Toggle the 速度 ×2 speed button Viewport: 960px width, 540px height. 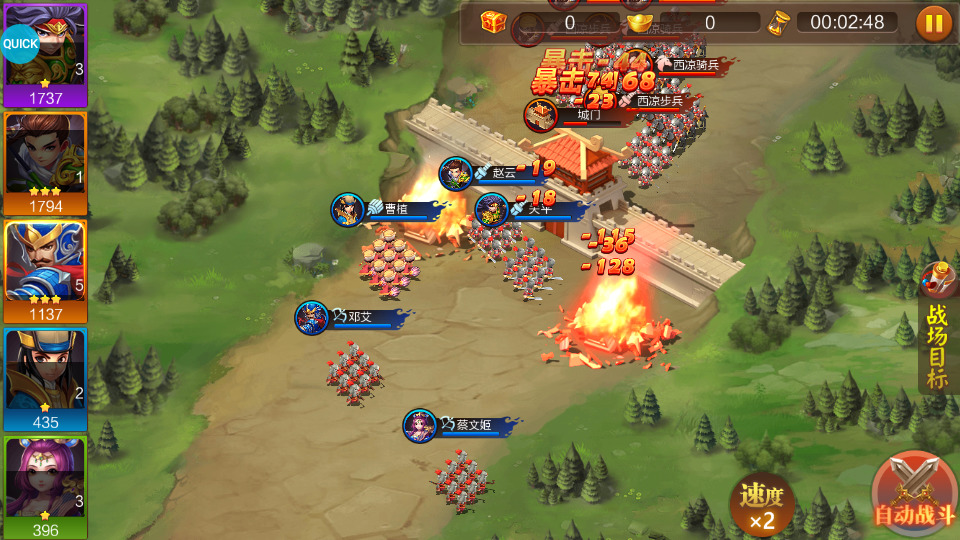click(x=762, y=504)
